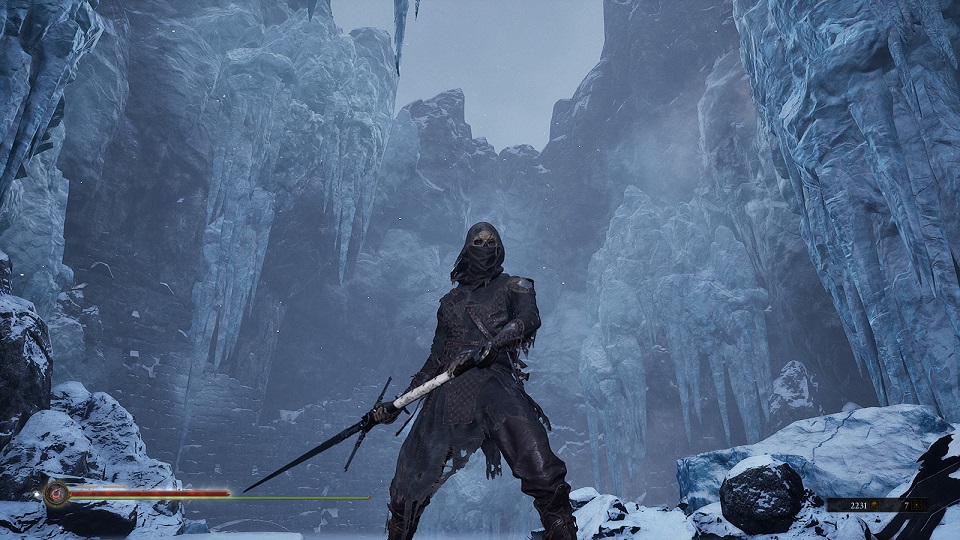Click the round shell emblem beside the health bar
Viewport: 960px width, 540px height.
pos(56,492)
